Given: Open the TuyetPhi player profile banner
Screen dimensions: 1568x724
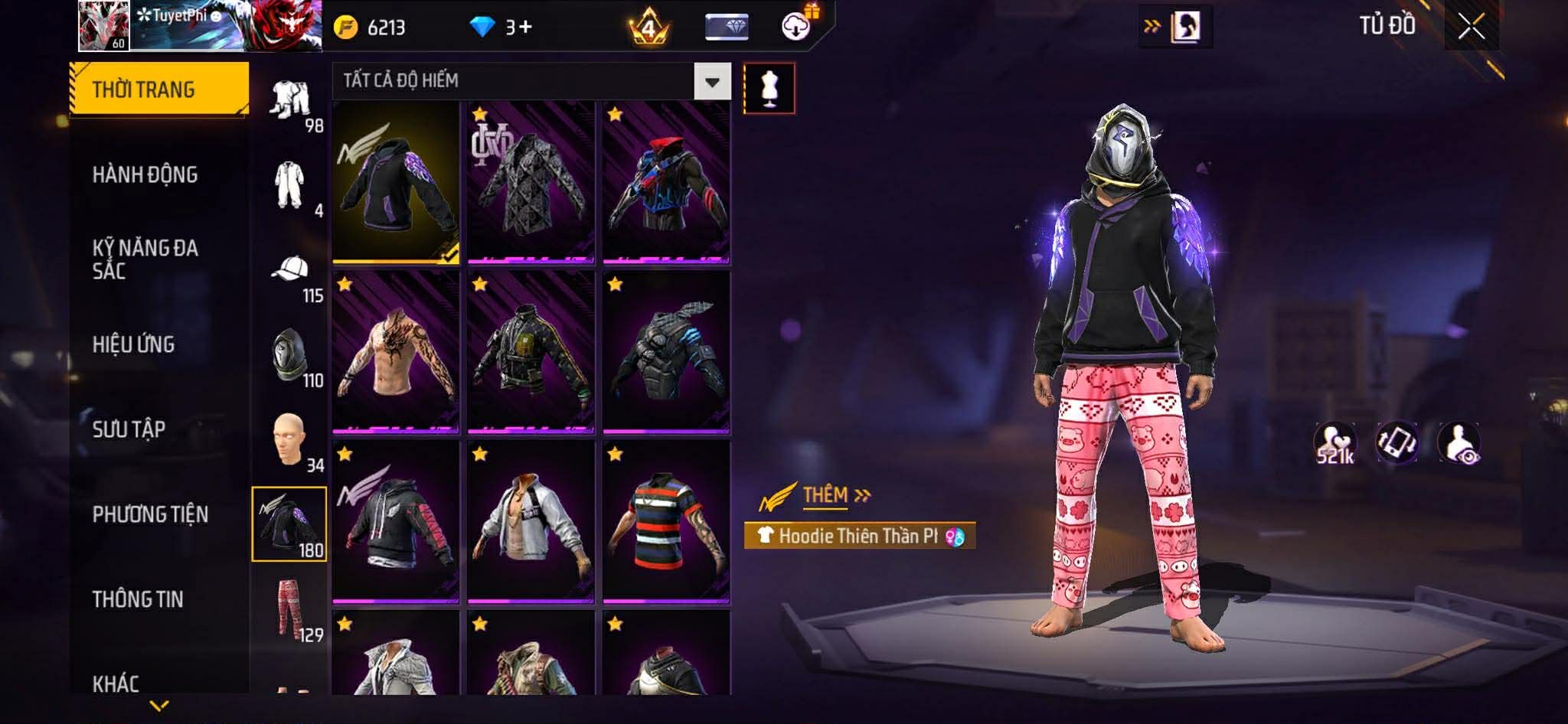Looking at the screenshot, I should (201, 26).
